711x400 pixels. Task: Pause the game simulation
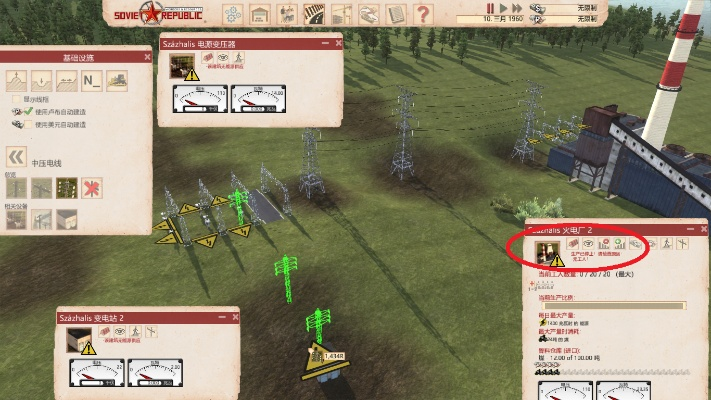point(490,8)
